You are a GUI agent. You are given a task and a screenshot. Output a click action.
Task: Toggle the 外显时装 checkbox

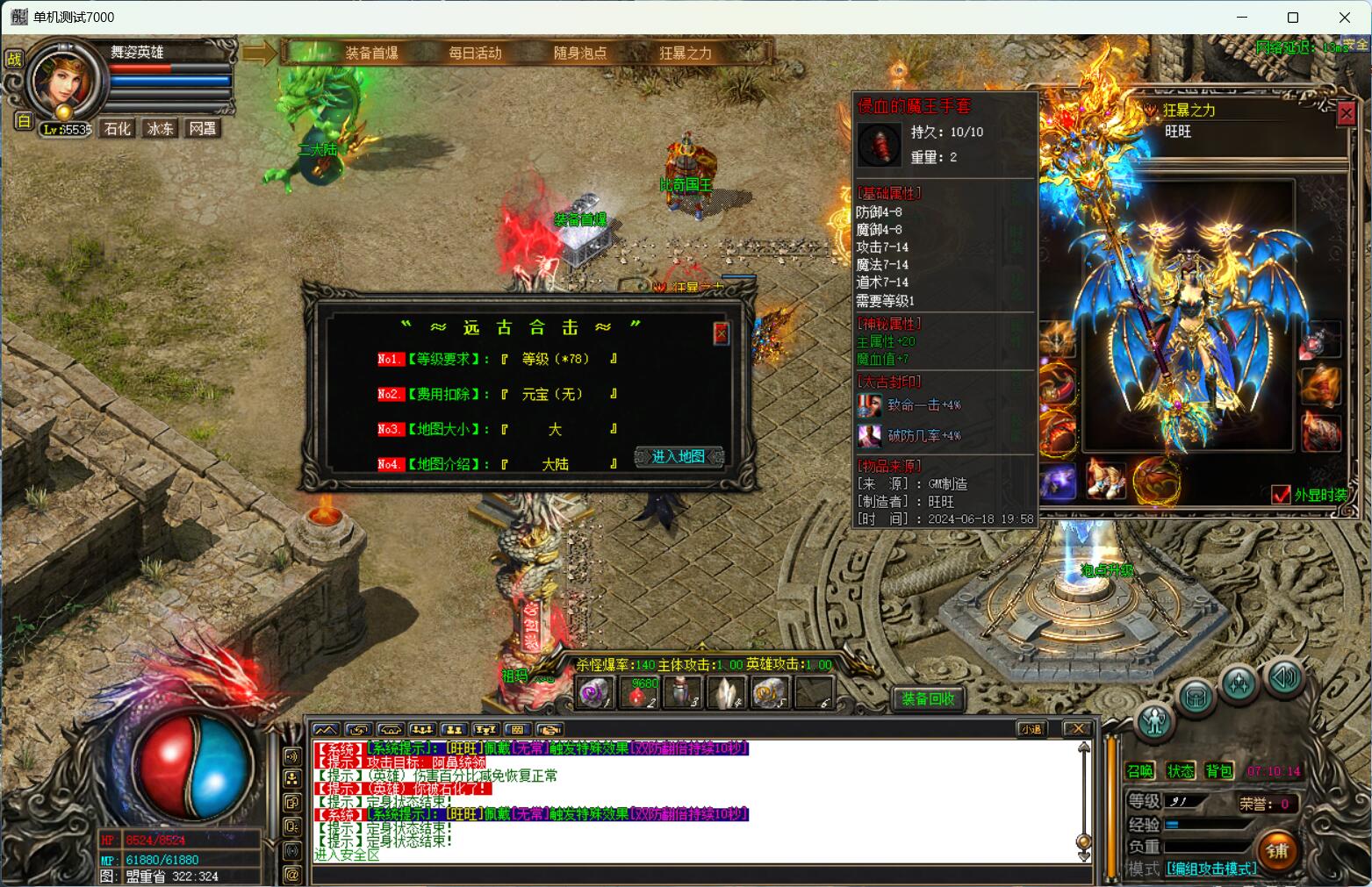coord(1281,495)
